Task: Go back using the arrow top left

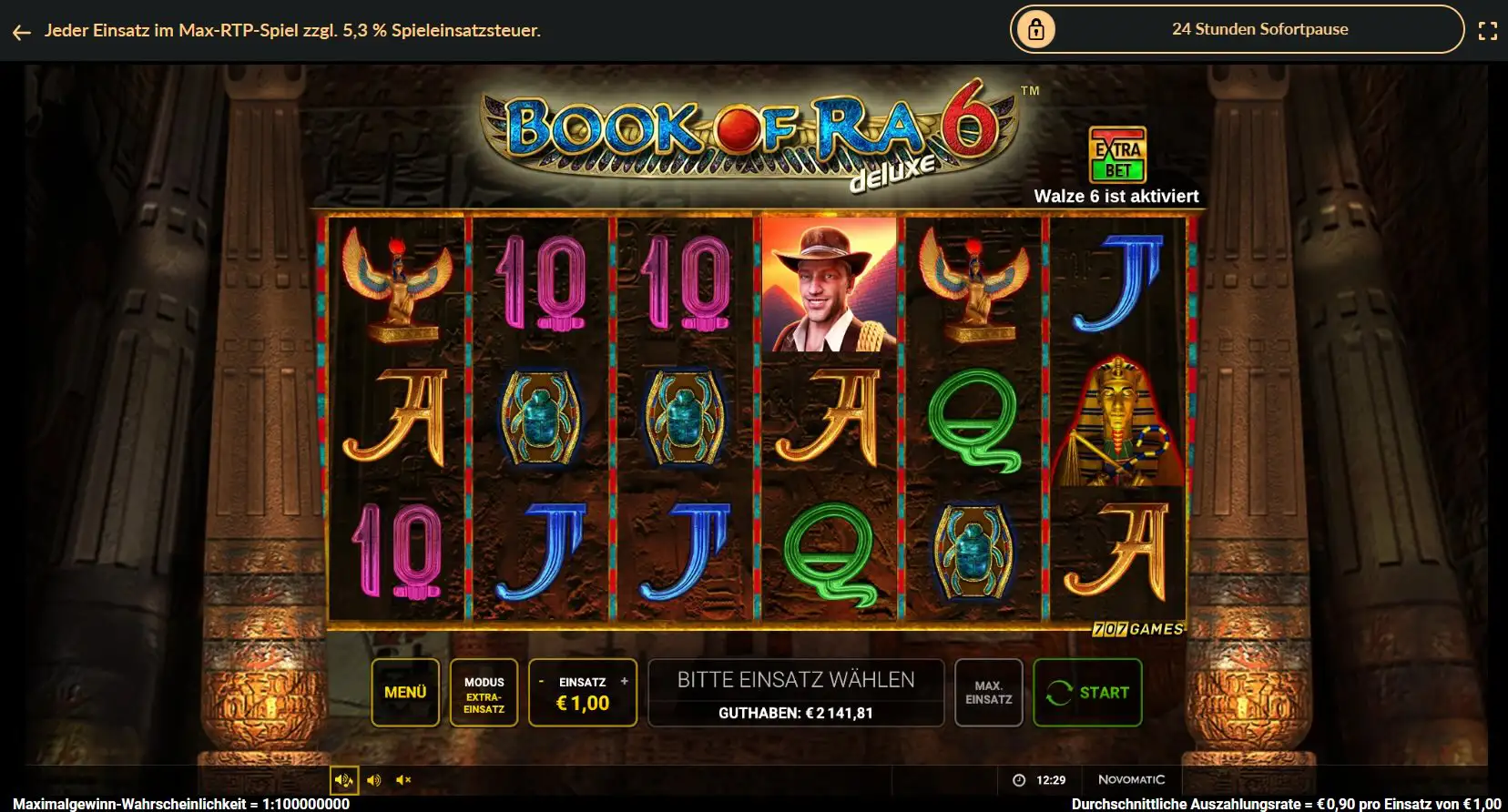Action: point(21,31)
